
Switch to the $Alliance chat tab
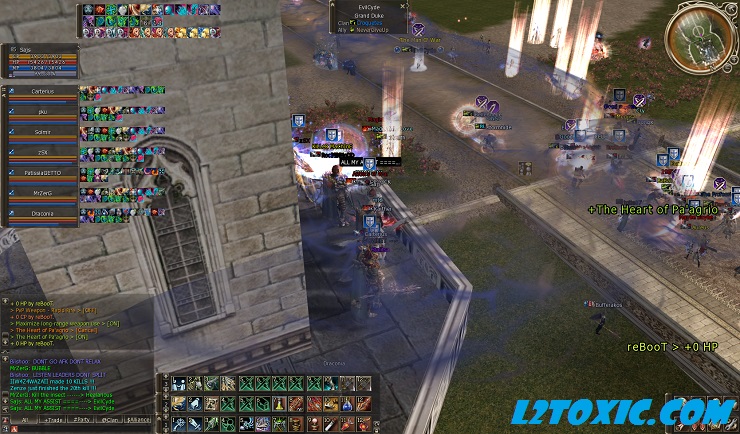coord(139,422)
